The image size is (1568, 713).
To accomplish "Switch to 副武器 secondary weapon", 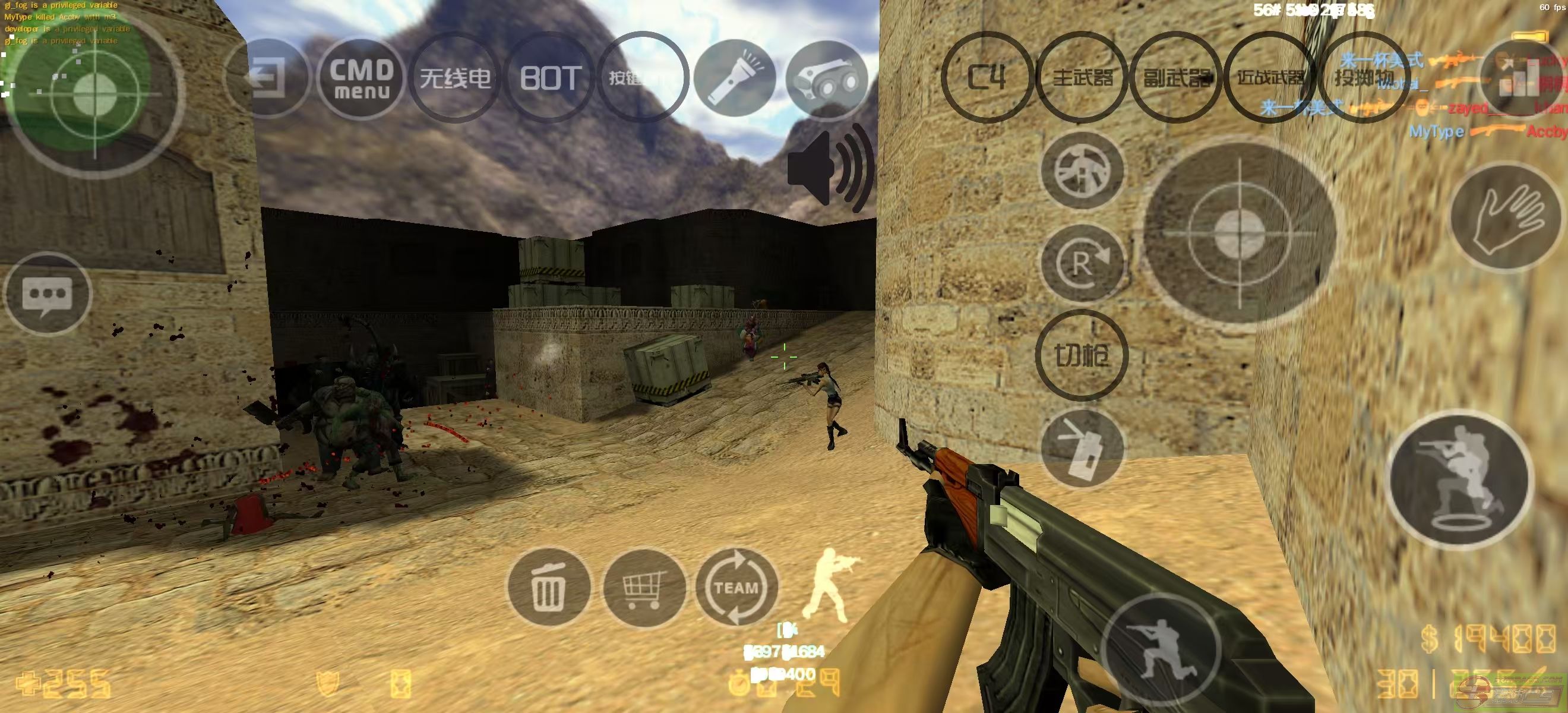I will (1176, 77).
